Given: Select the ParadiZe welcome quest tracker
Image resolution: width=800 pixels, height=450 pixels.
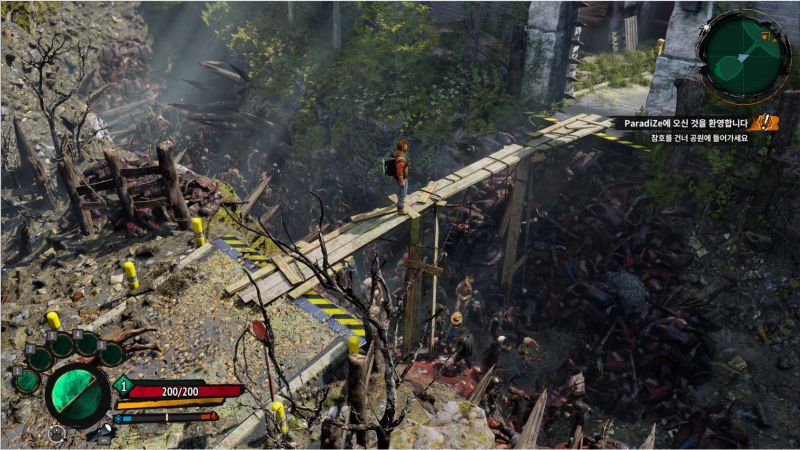Looking at the screenshot, I should (x=684, y=123).
